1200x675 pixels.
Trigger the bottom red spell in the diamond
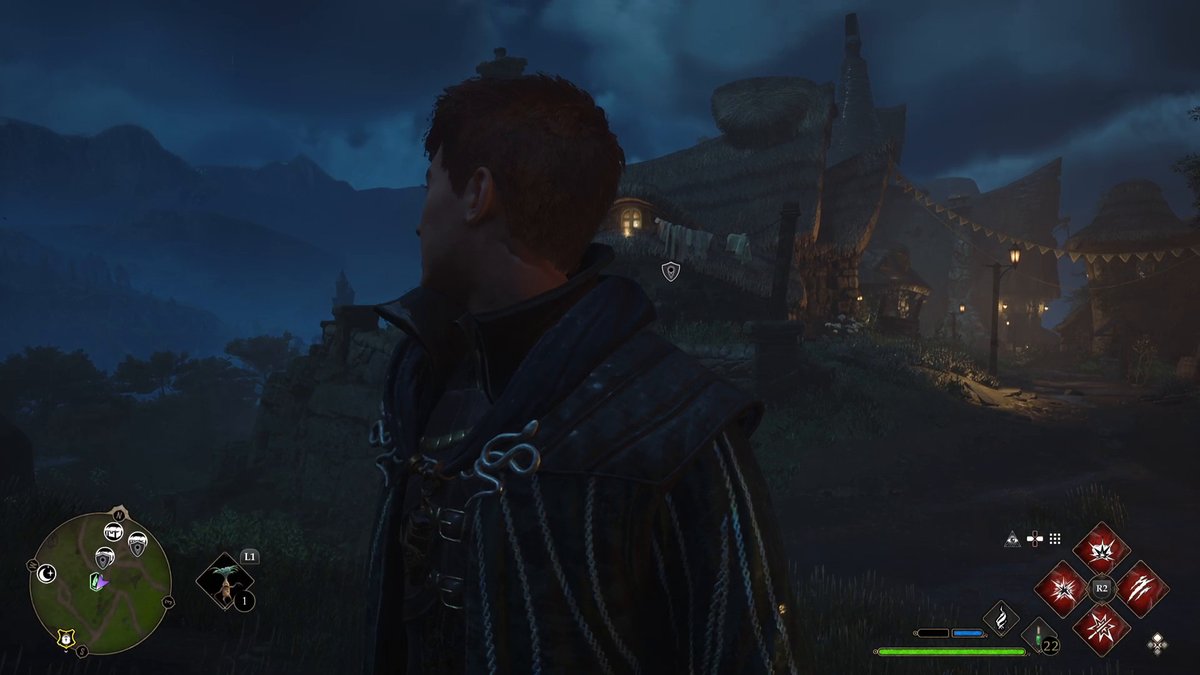1101,628
